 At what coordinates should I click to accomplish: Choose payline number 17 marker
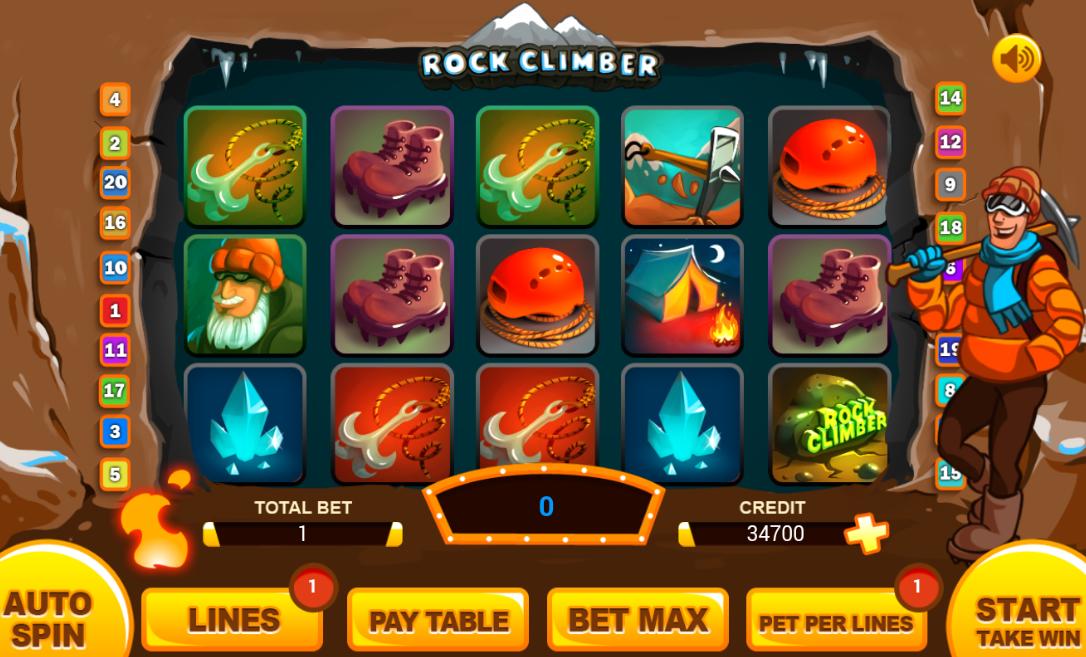(x=115, y=391)
